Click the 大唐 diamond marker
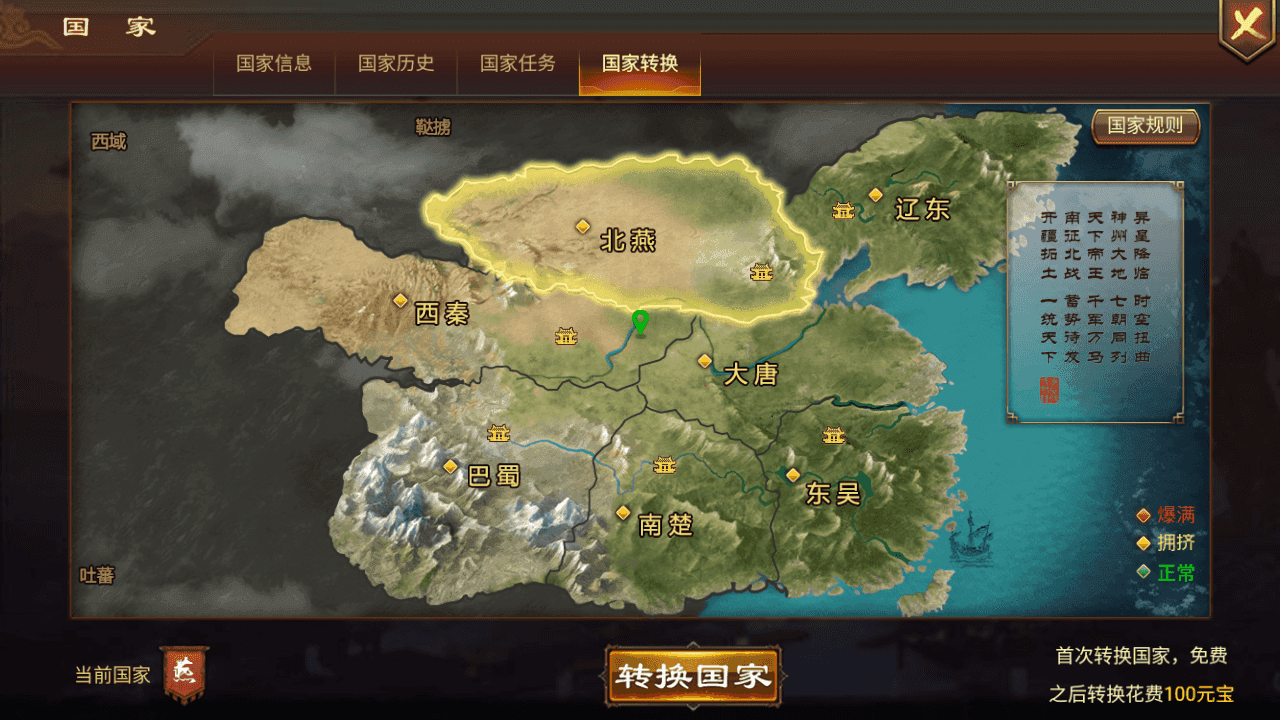Viewport: 1280px width, 720px height. point(703,362)
